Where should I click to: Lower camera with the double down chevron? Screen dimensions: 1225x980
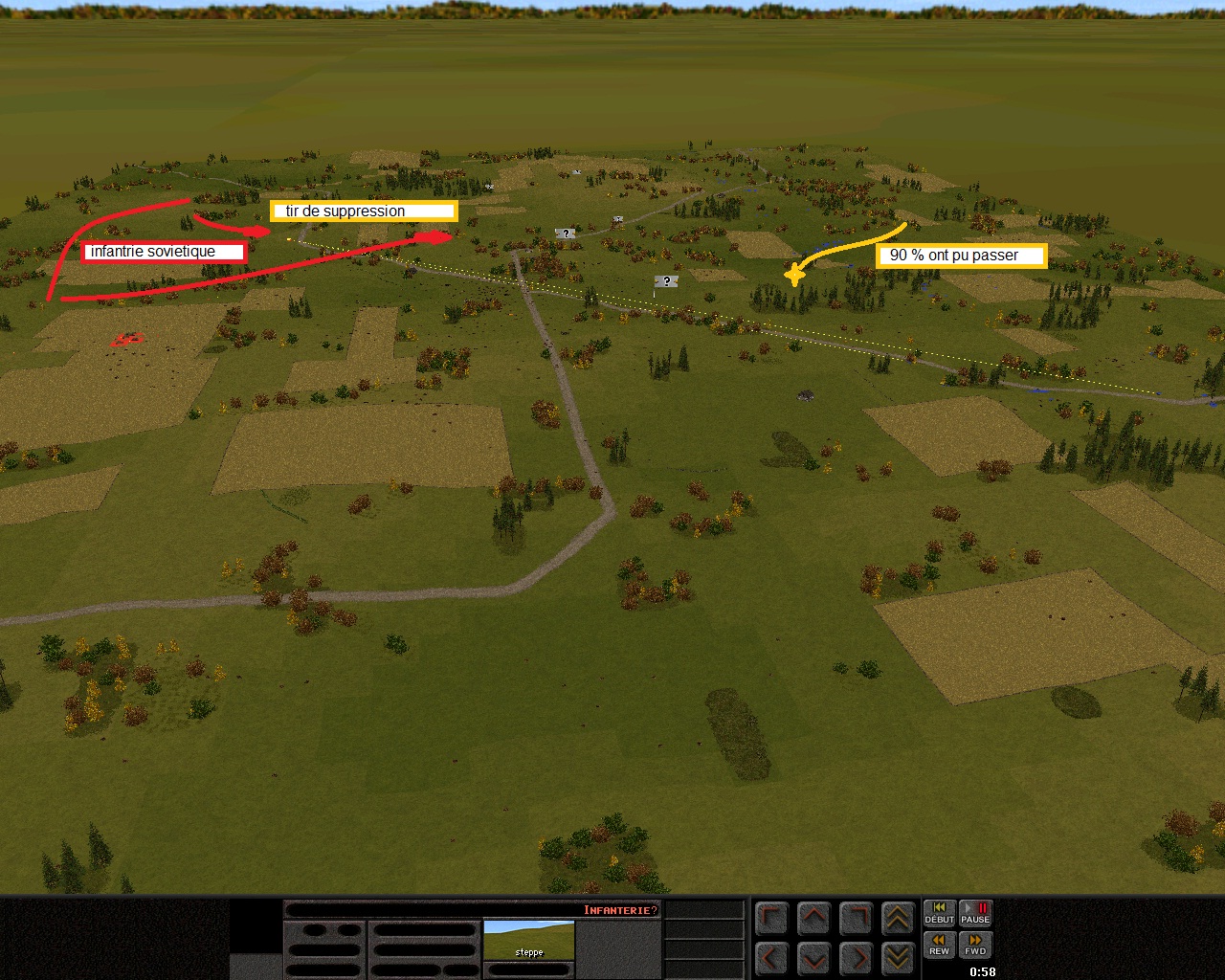click(x=898, y=957)
